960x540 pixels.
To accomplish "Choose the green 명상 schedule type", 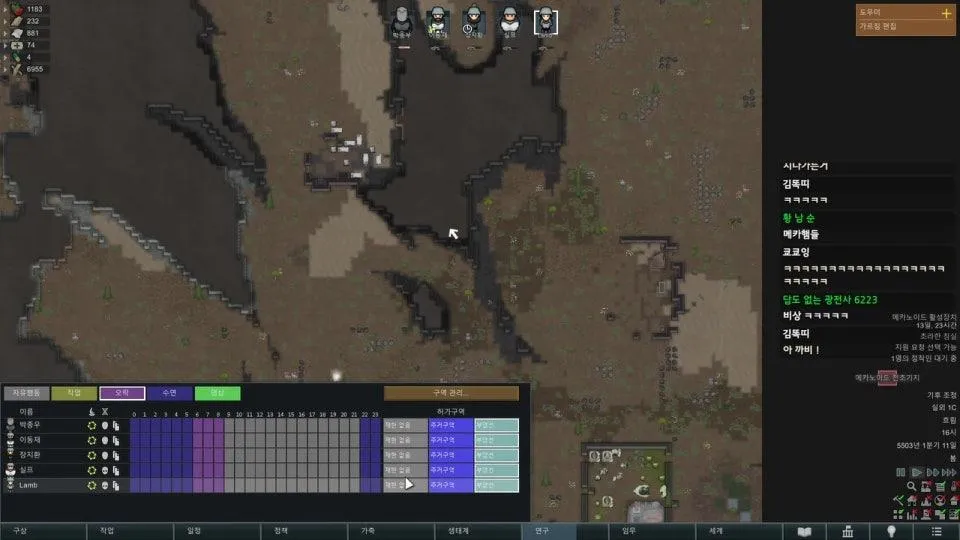I will tap(218, 394).
